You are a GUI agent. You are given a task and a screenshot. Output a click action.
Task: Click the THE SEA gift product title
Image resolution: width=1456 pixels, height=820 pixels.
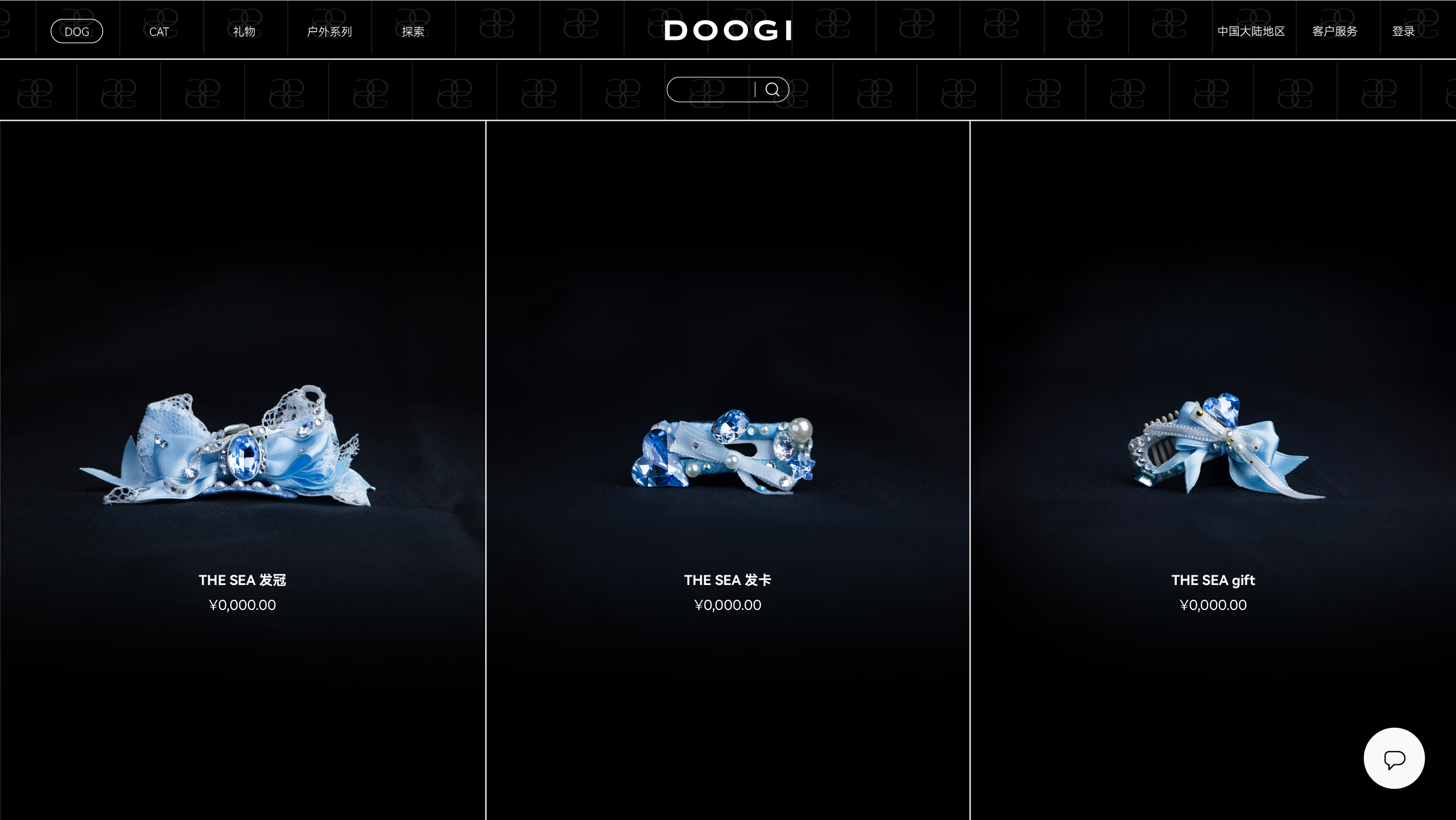click(1214, 580)
